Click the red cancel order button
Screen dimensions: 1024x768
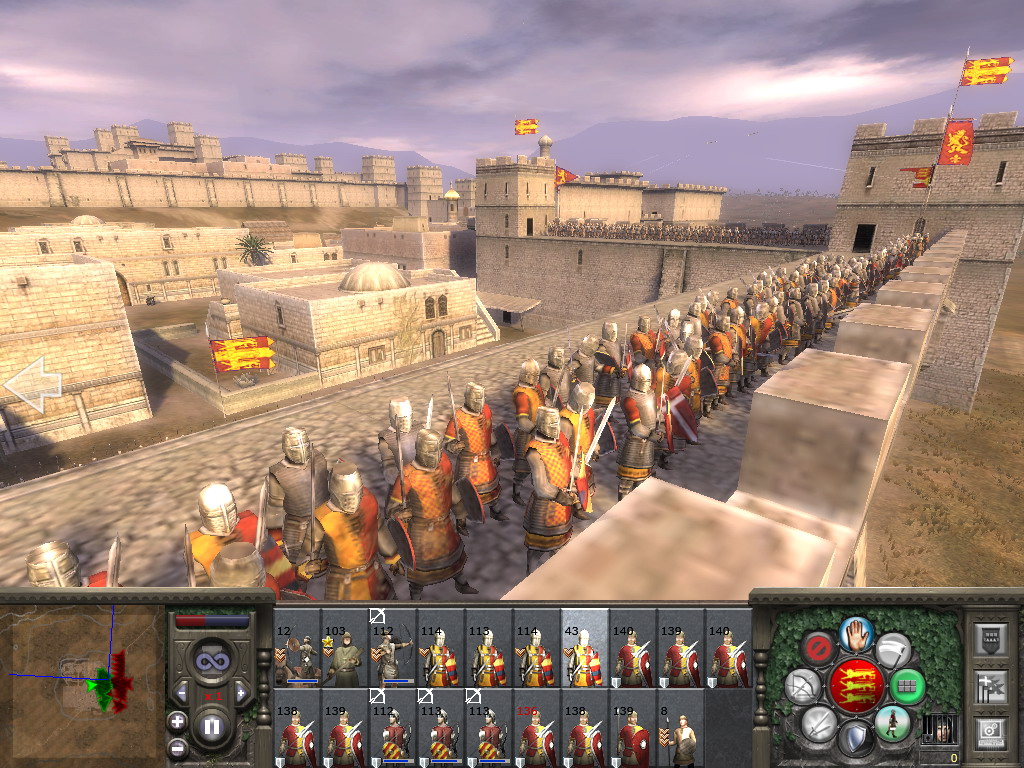[x=820, y=648]
